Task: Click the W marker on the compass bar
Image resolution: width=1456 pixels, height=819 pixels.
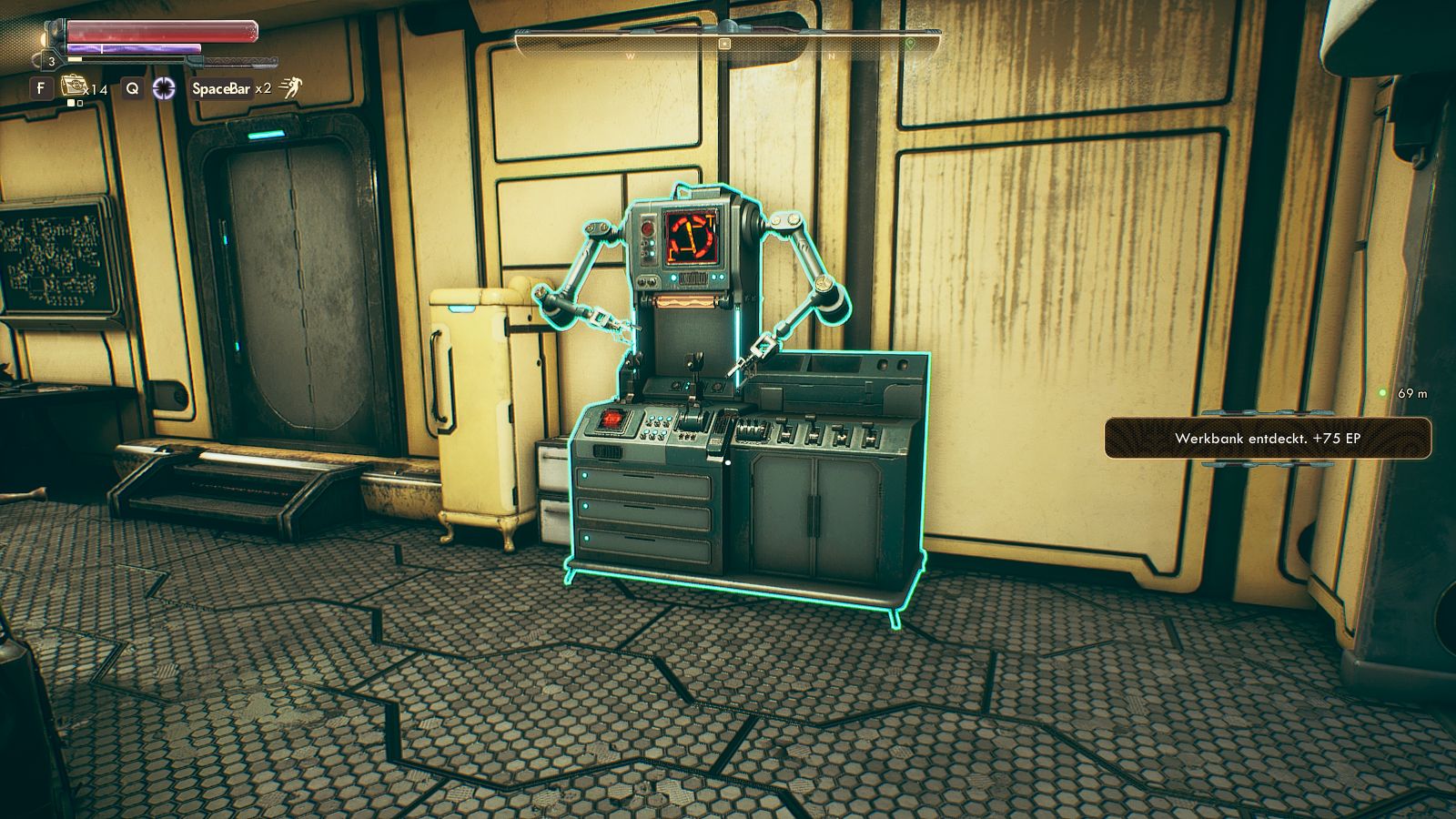Action: 630,56
